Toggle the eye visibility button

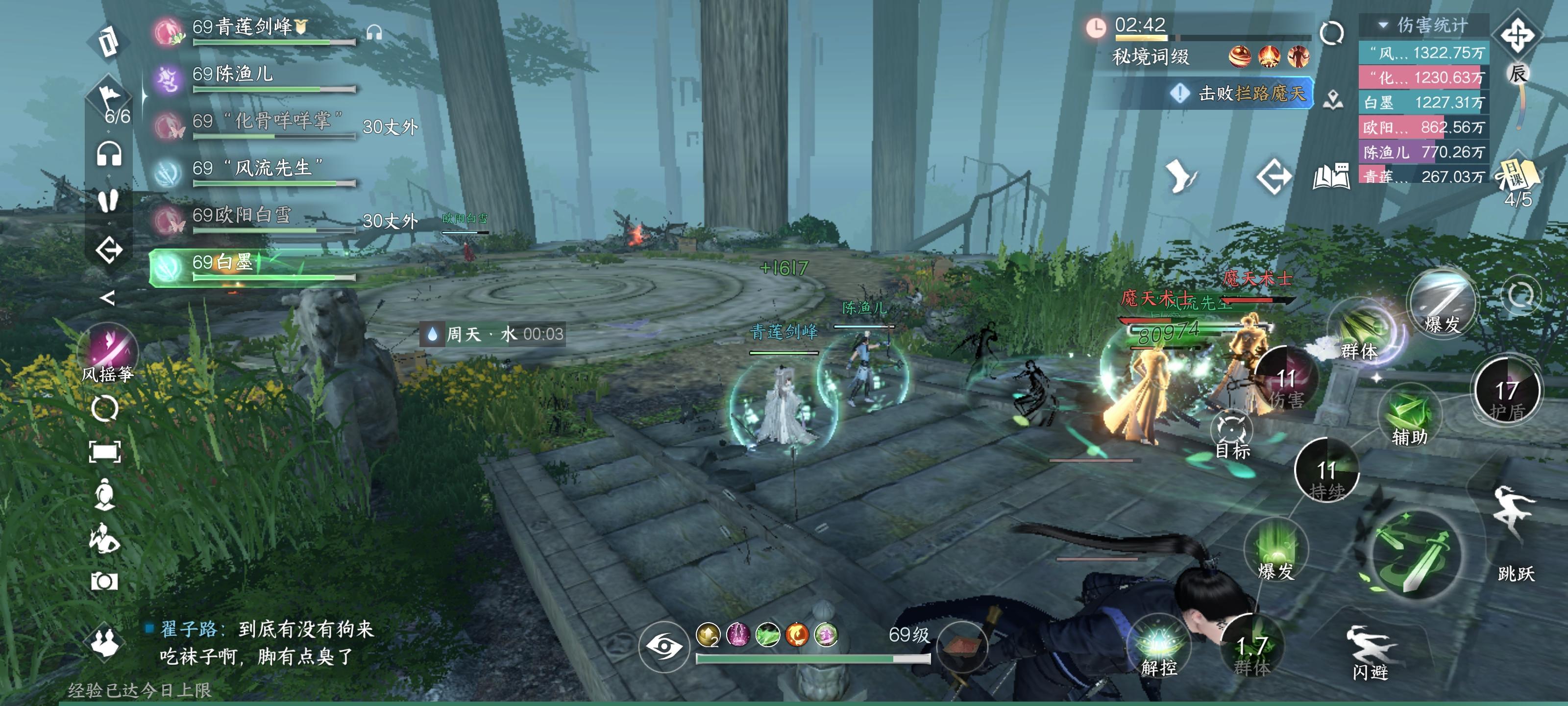coord(663,646)
